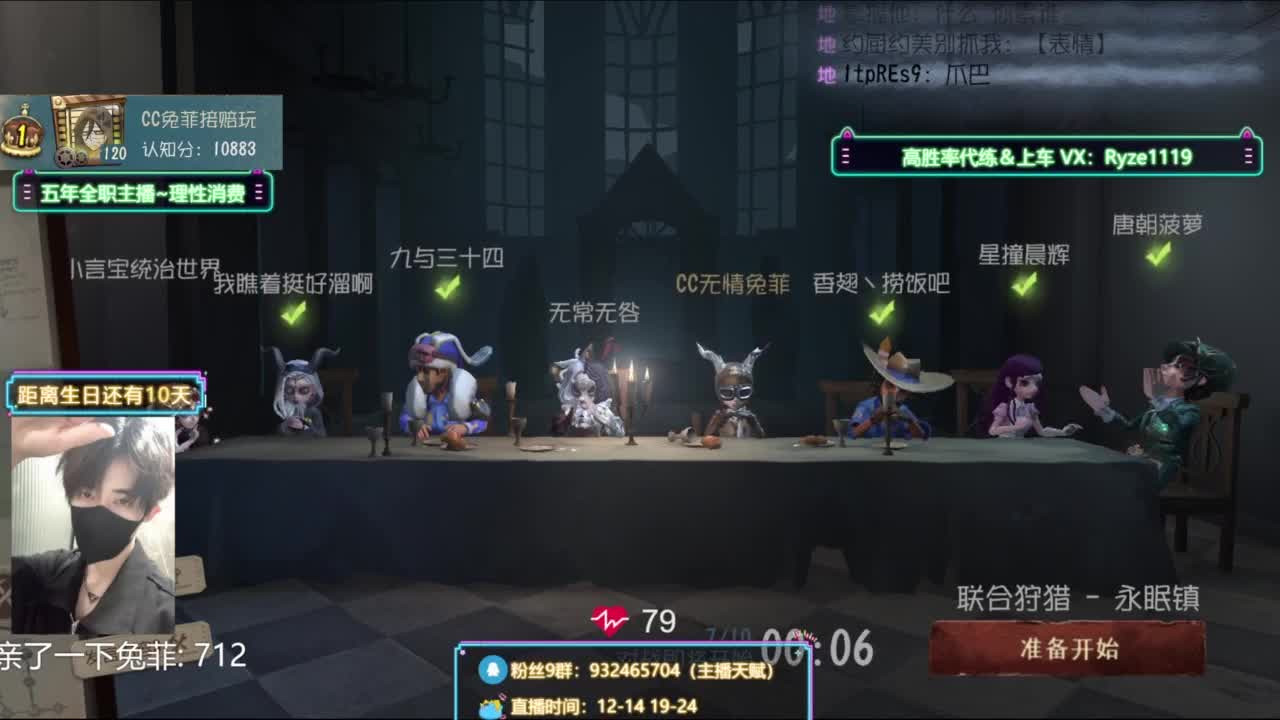Viewport: 1280px width, 720px height.
Task: Click the mascot icon beside 直播时间
Action: click(x=489, y=706)
